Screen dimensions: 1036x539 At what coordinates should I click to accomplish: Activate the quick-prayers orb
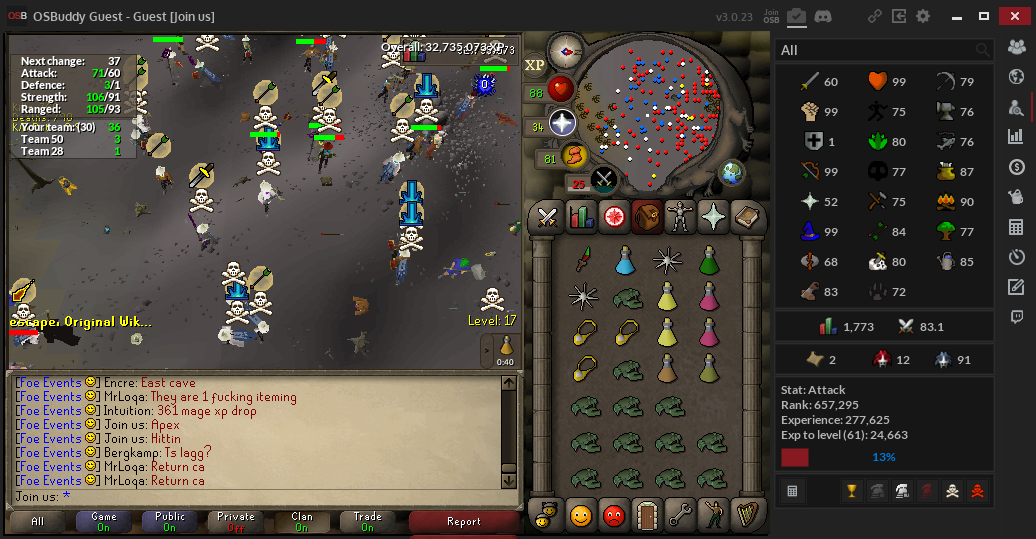point(562,123)
